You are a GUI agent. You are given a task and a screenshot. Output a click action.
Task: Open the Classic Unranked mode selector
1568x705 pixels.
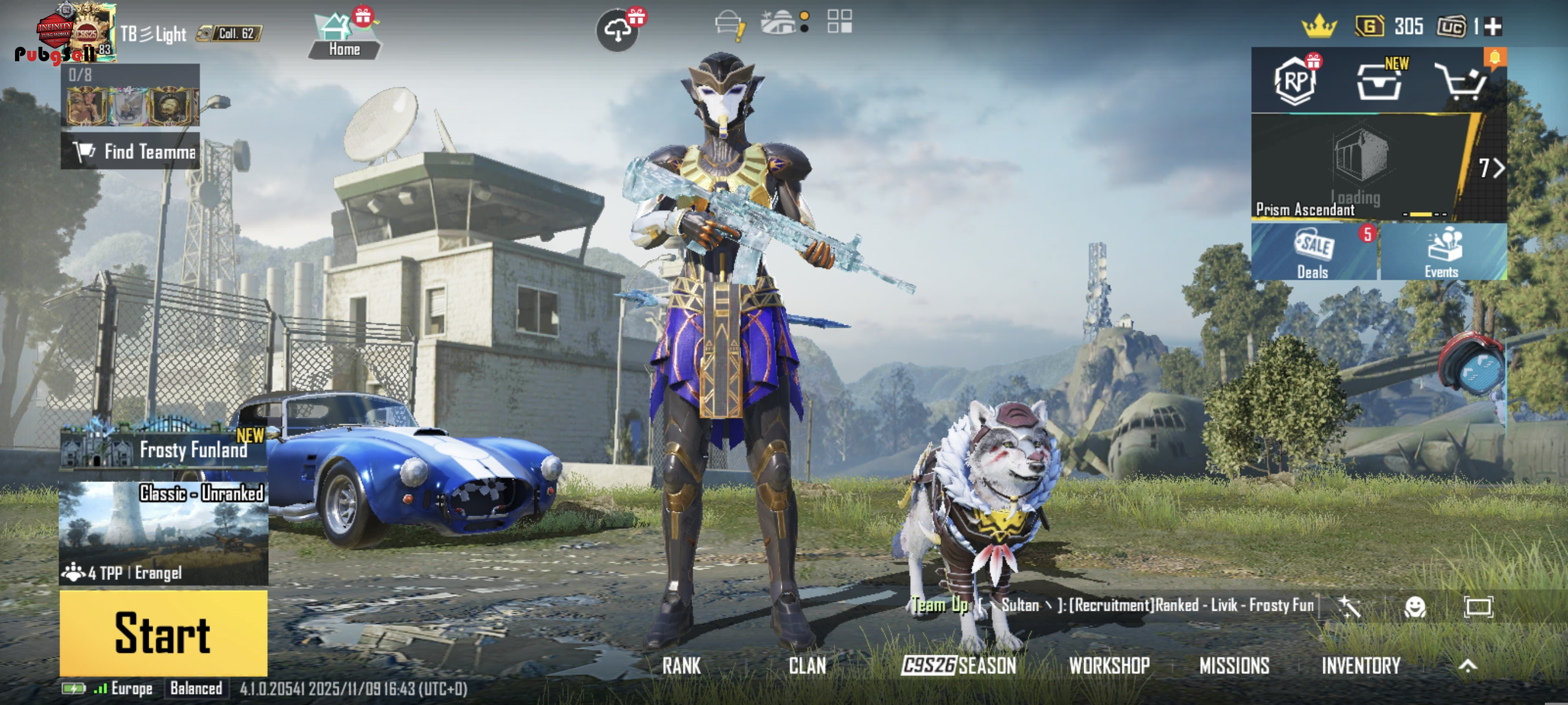[163, 533]
